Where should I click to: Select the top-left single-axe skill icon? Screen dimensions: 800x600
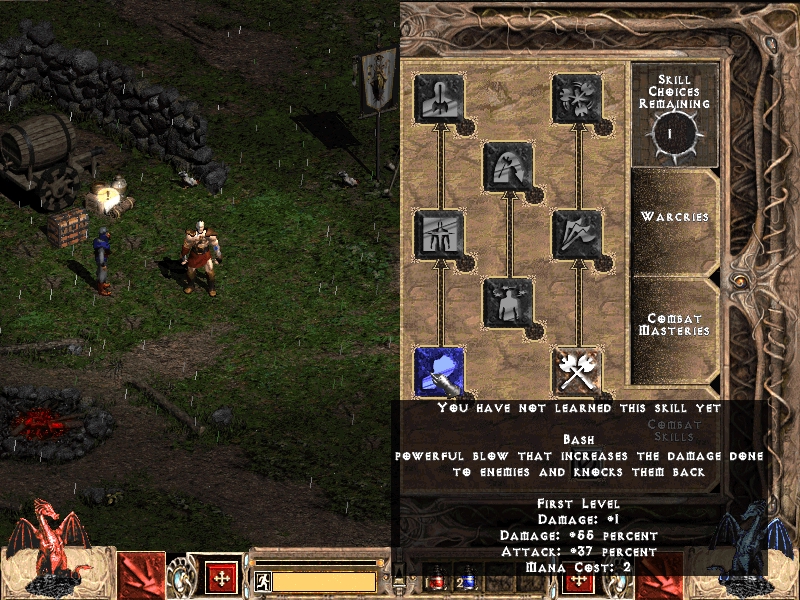(439, 98)
